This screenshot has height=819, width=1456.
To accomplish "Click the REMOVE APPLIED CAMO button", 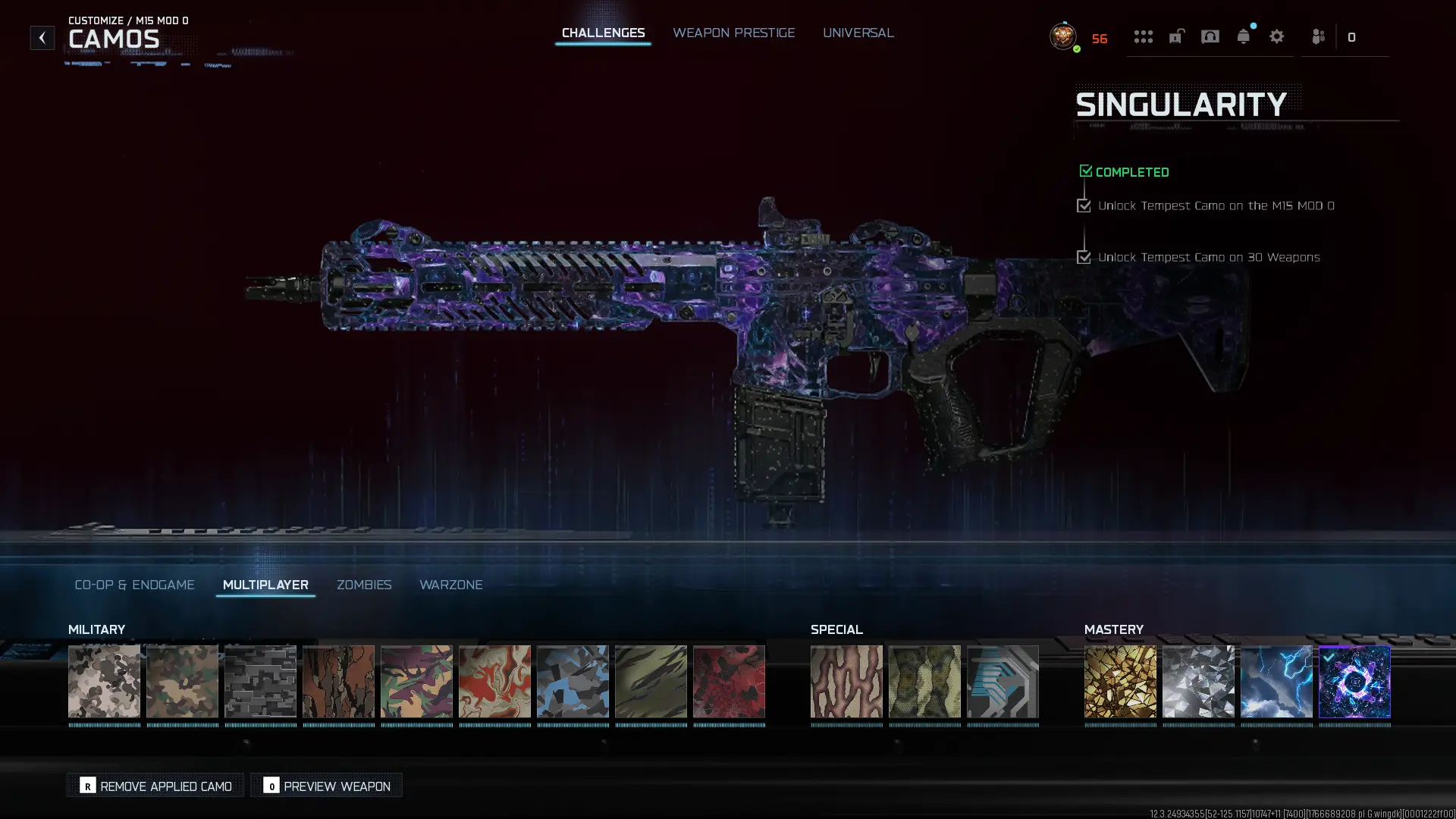I will tap(155, 786).
